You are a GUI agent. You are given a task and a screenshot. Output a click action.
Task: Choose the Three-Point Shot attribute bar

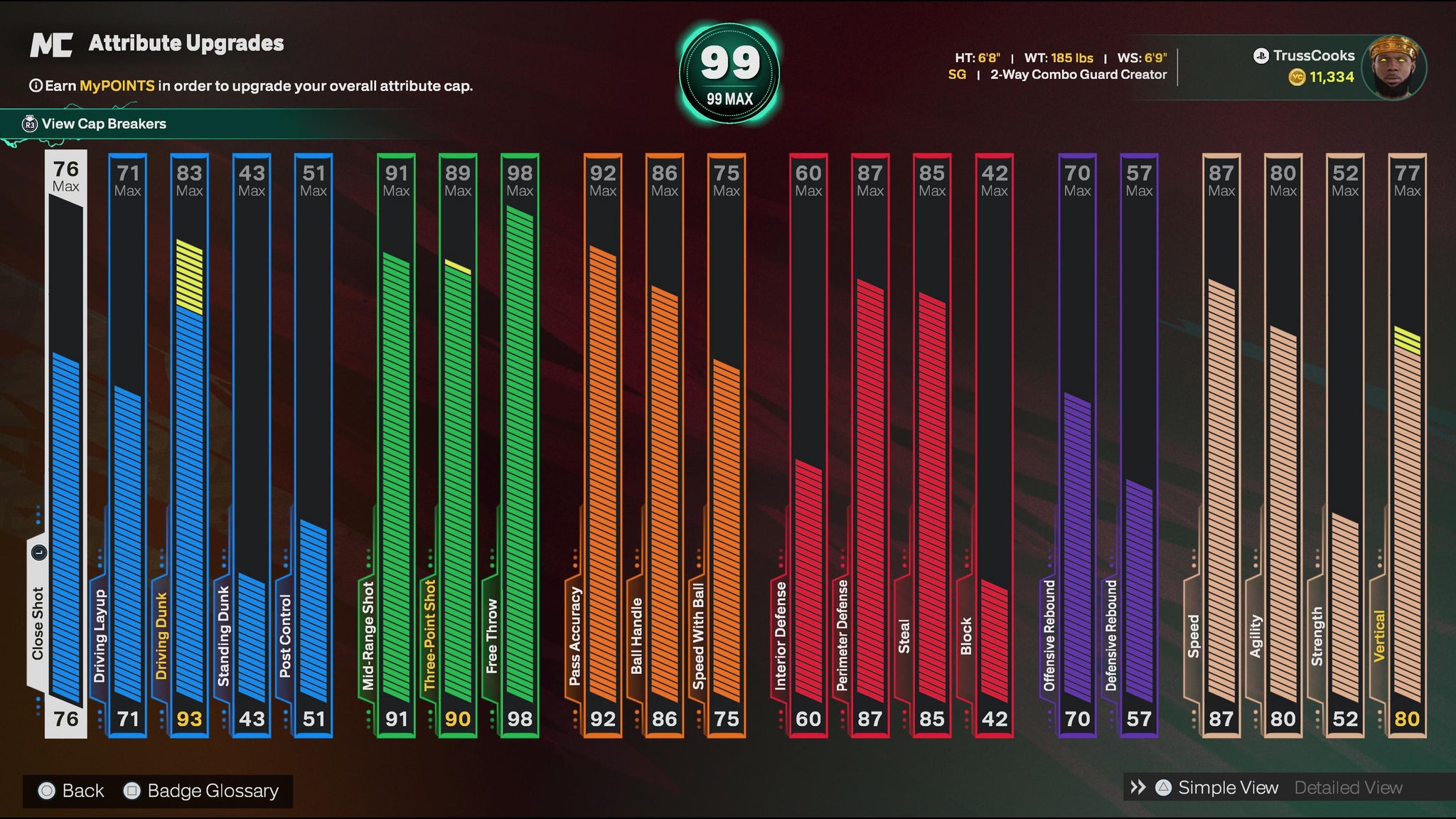click(458, 444)
